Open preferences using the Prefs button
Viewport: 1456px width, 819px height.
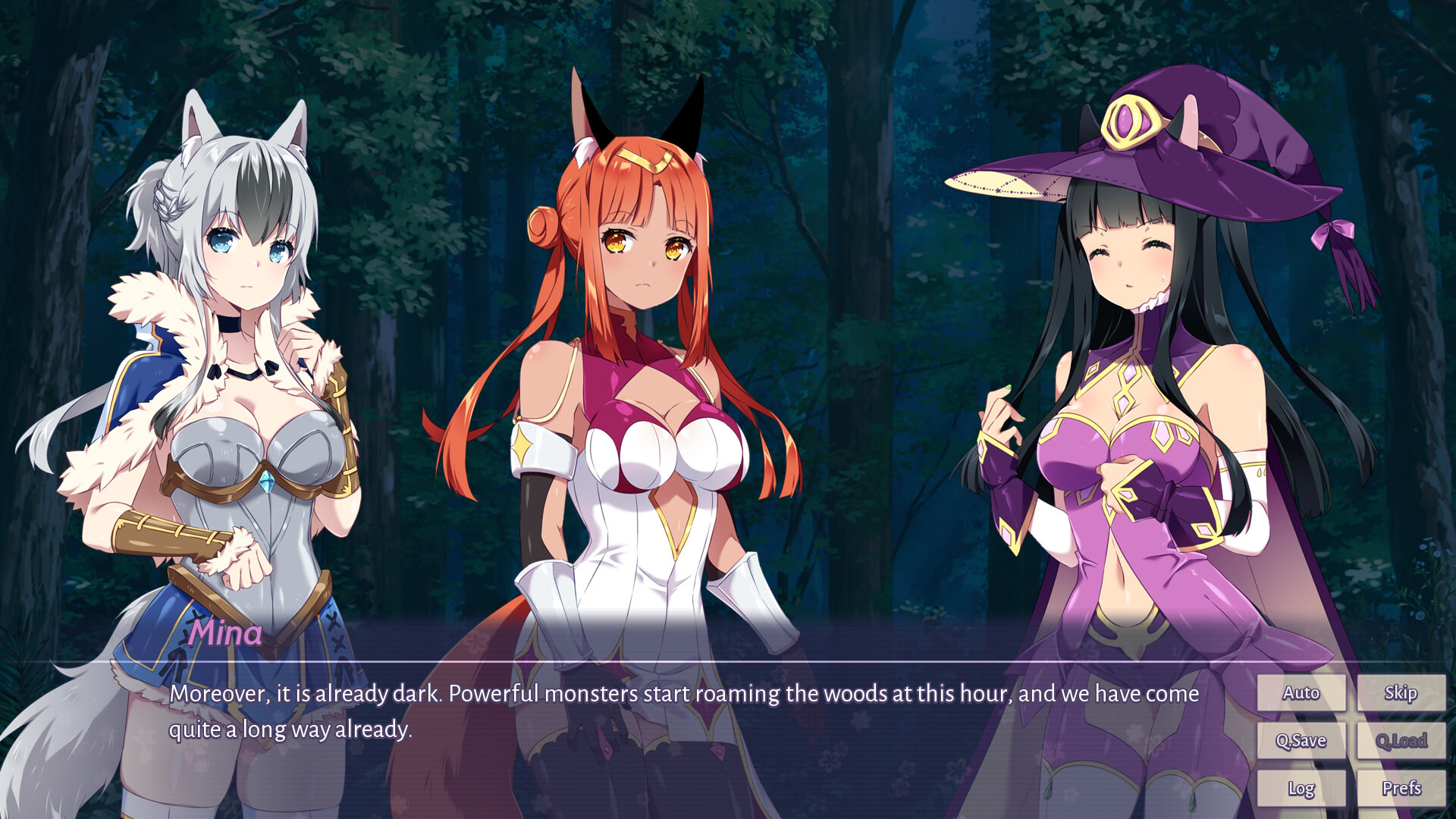[1401, 789]
